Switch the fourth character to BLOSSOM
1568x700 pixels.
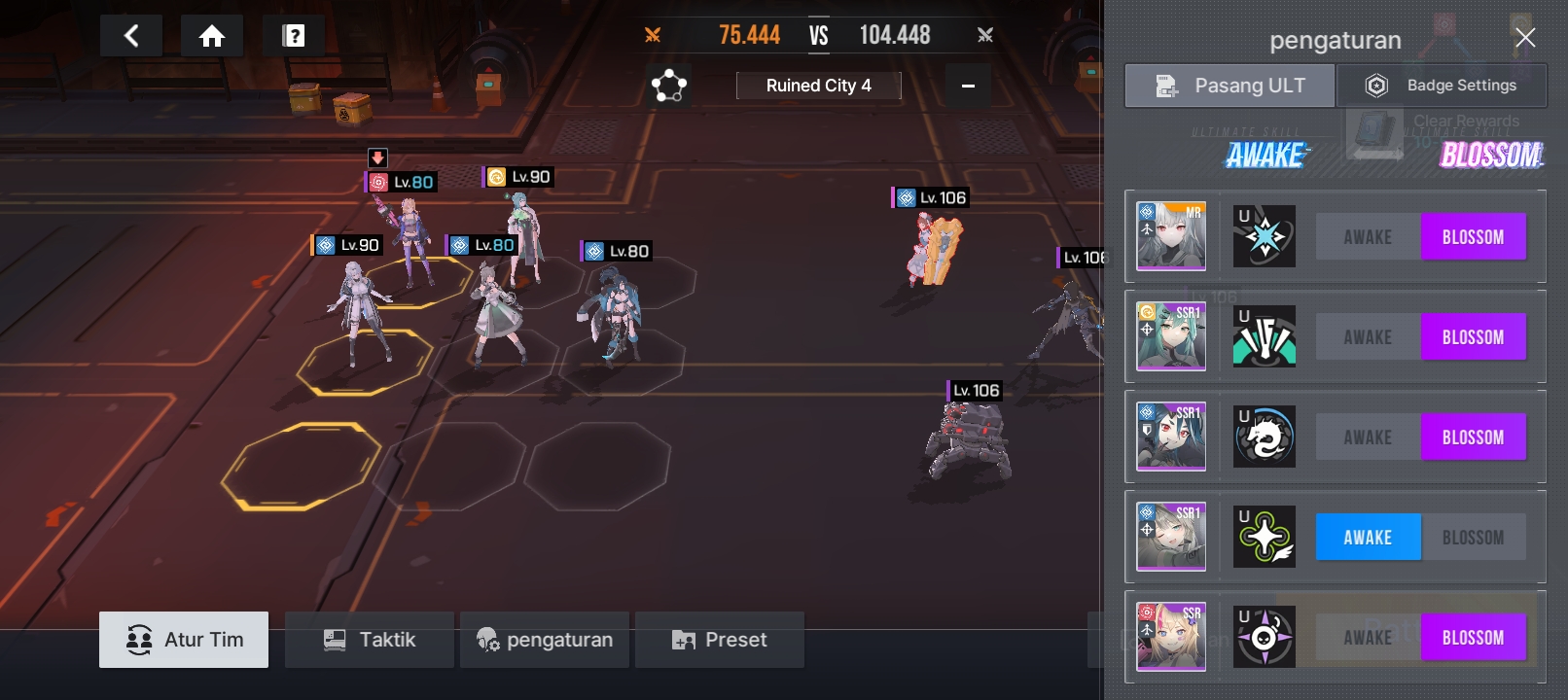point(1473,538)
